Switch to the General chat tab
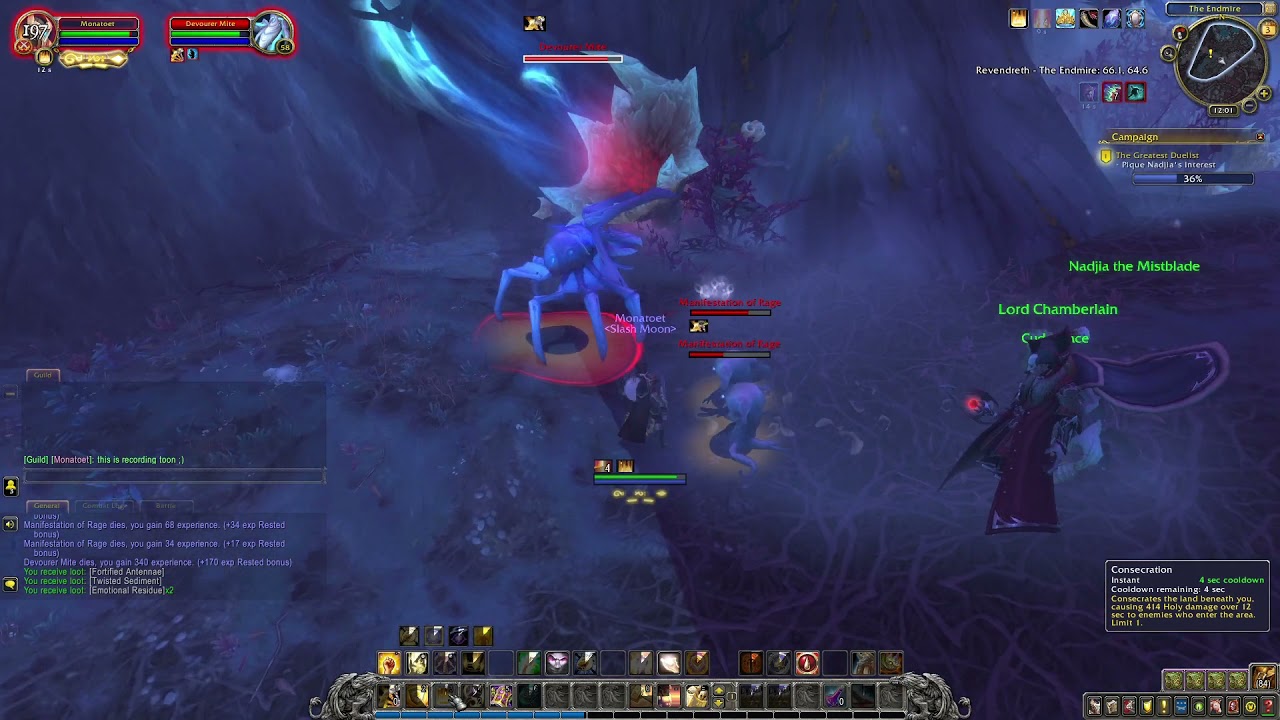This screenshot has width=1280, height=720. pos(46,506)
